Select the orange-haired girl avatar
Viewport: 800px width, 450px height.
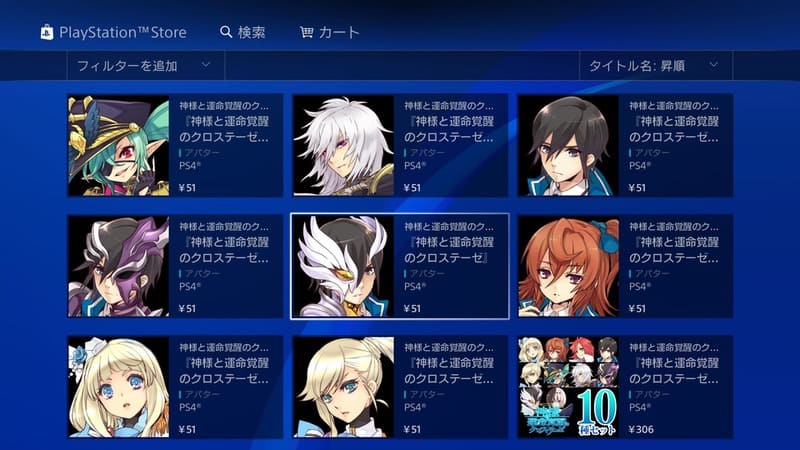(x=625, y=266)
